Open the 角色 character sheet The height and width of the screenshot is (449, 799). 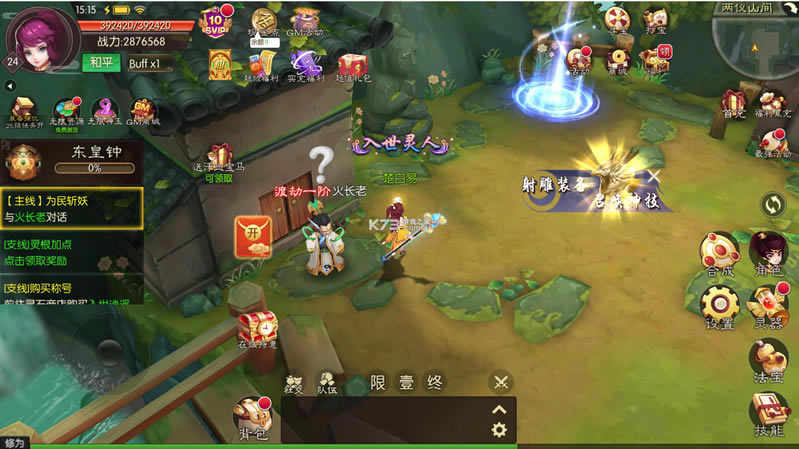tap(769, 254)
